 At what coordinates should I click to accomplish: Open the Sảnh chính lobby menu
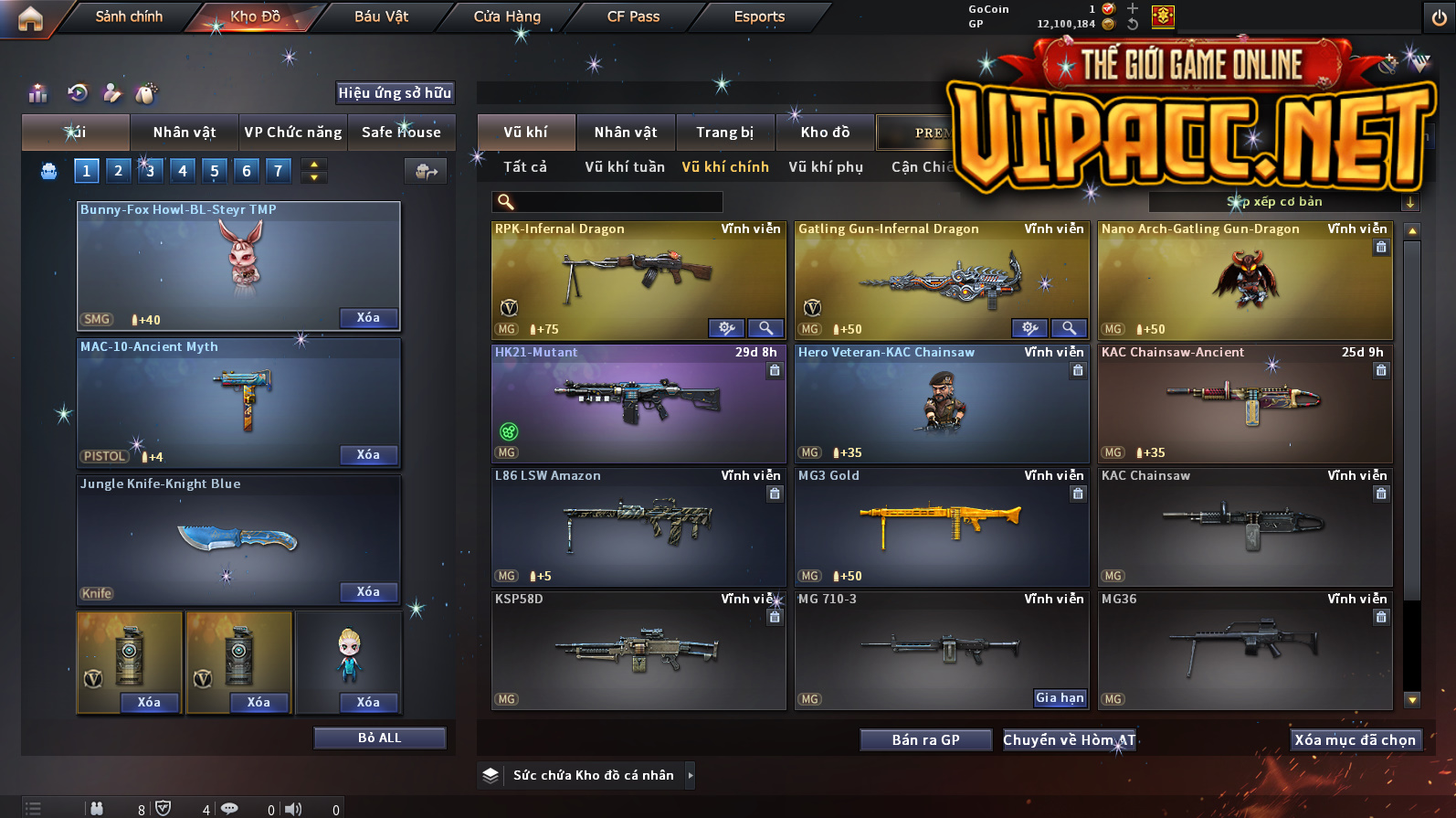[x=129, y=16]
